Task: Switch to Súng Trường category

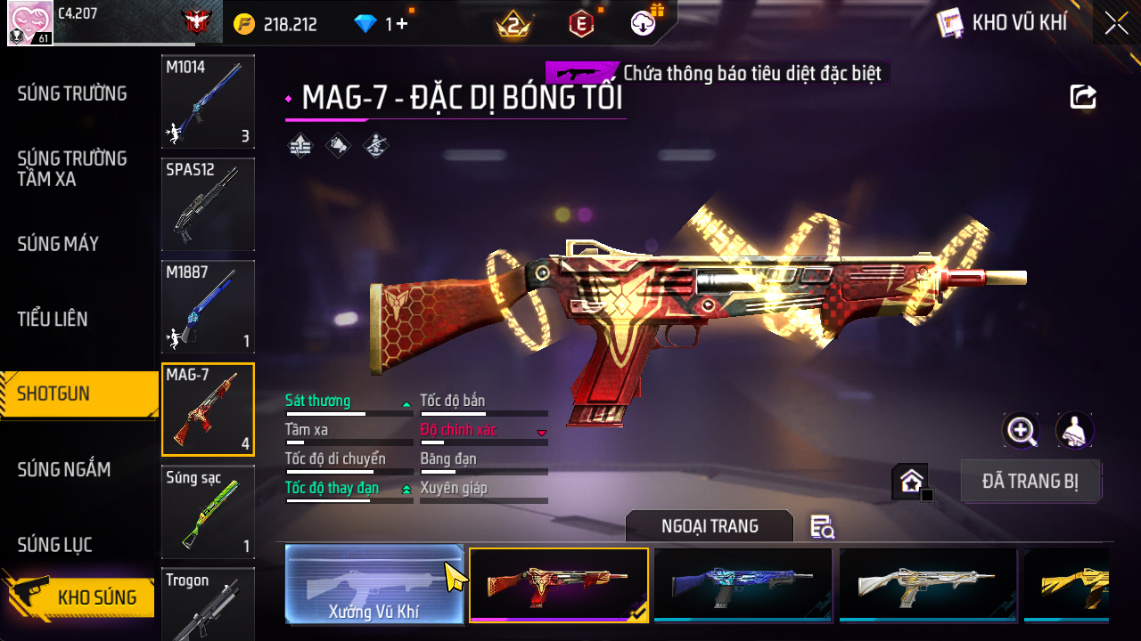Action: click(72, 94)
